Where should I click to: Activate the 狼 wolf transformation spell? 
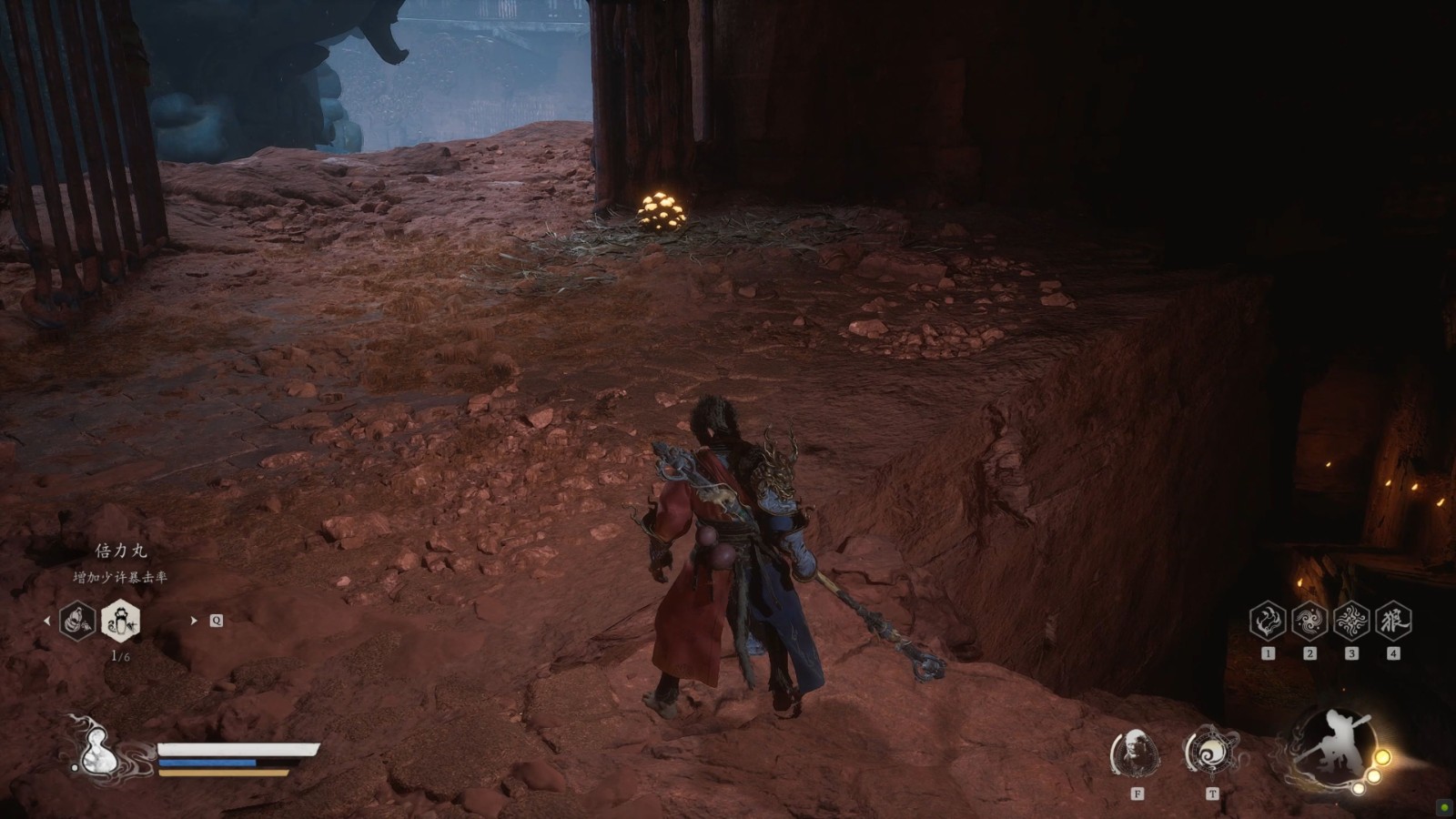pyautogui.click(x=1393, y=621)
